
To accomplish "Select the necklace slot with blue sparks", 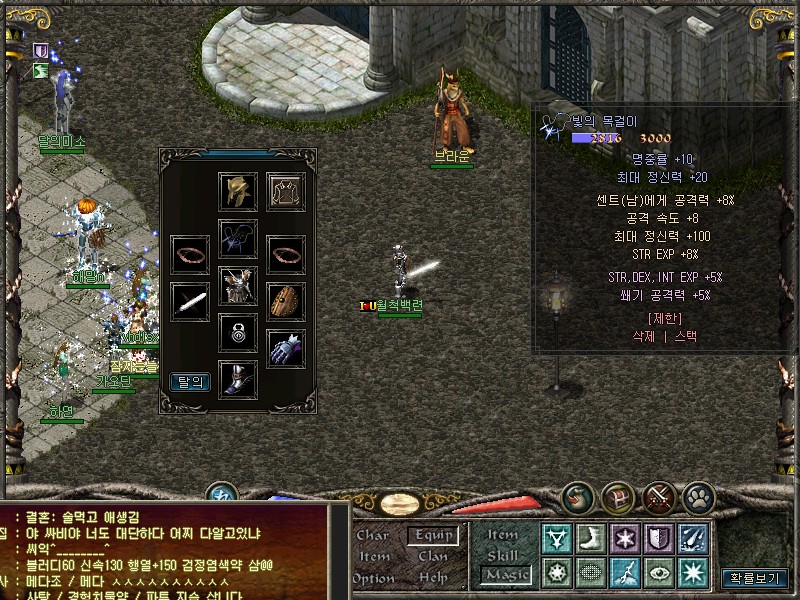I will [238, 240].
